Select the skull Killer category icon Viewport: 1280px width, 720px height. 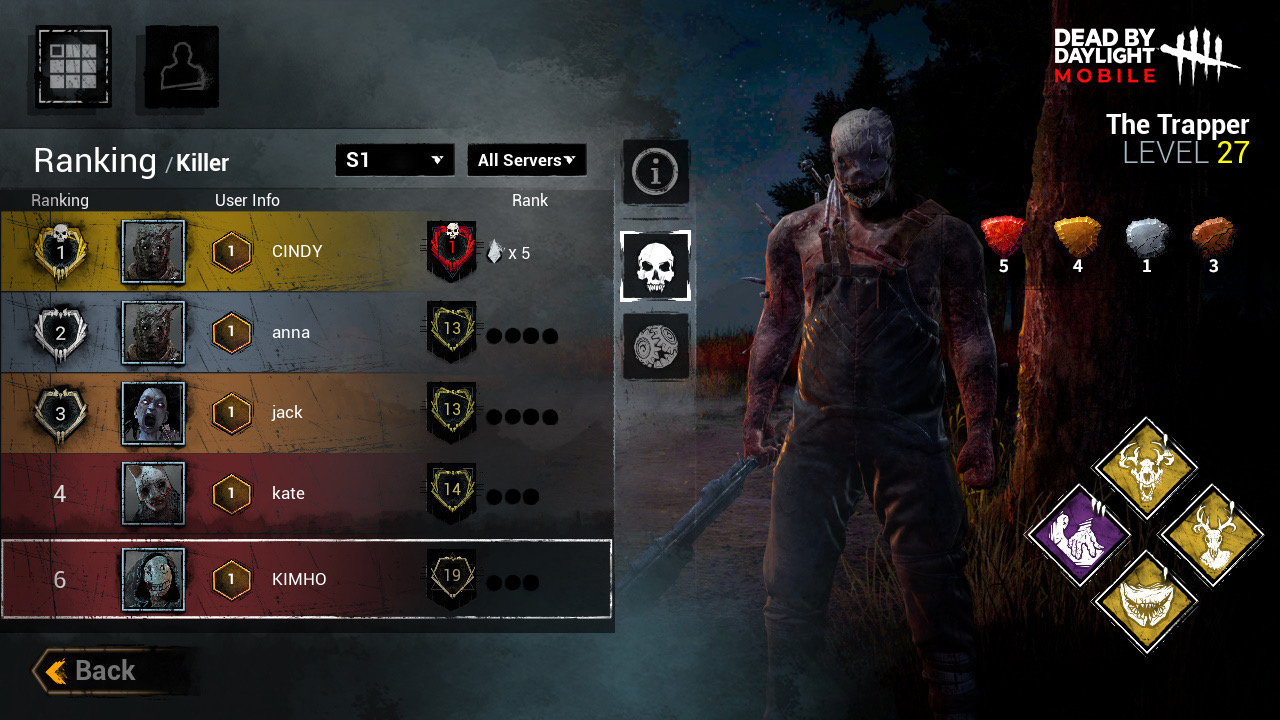[656, 266]
